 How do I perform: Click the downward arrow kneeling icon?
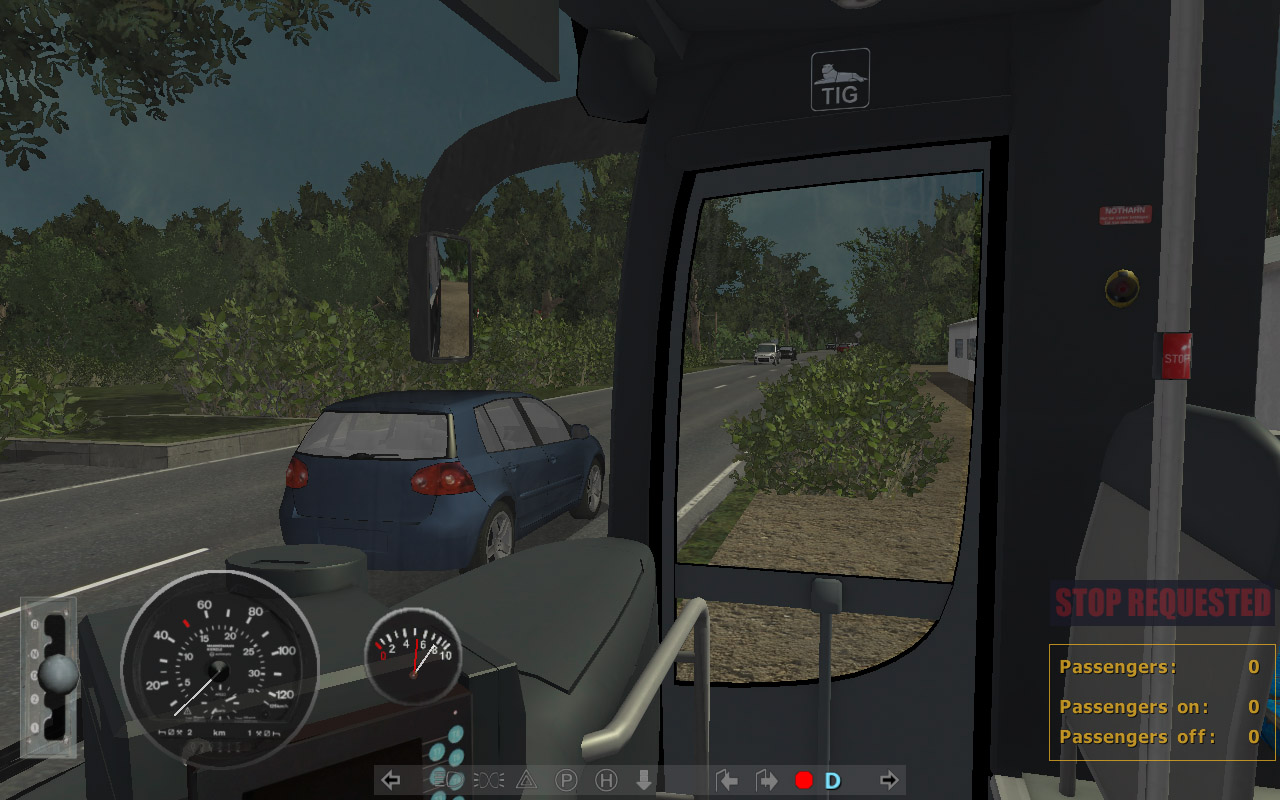[x=644, y=780]
